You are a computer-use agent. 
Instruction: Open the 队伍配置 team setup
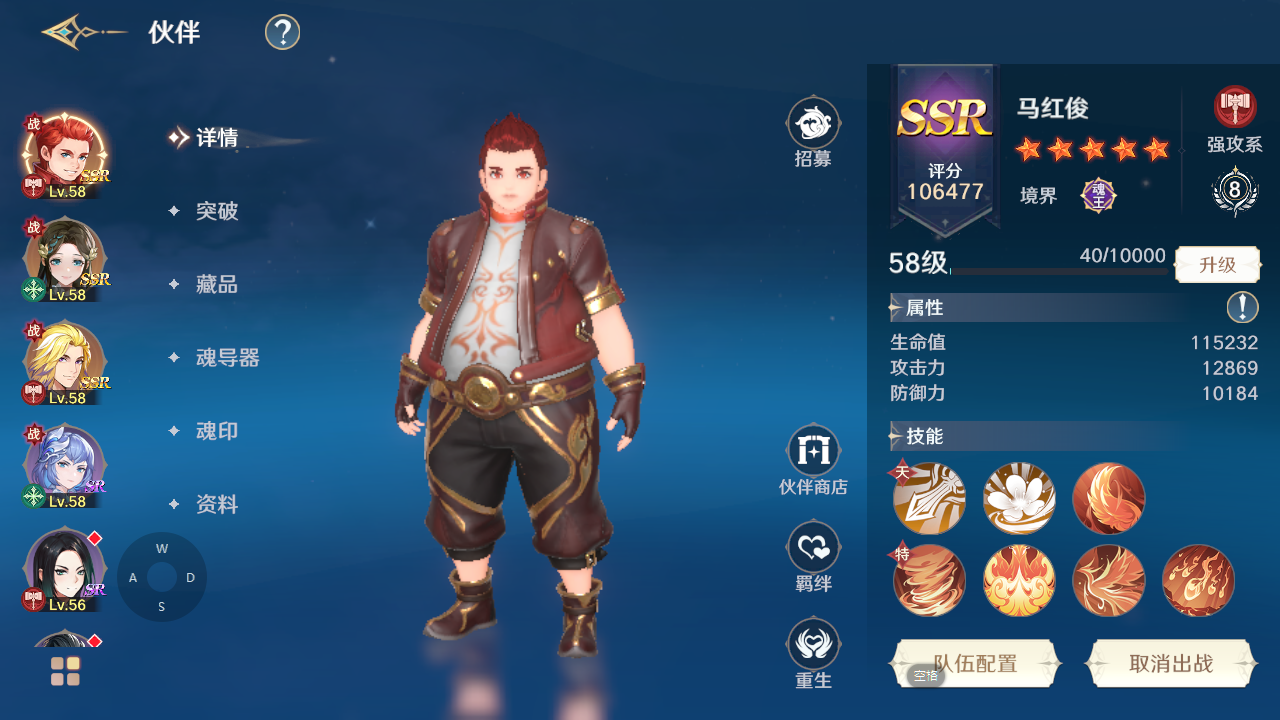(975, 664)
